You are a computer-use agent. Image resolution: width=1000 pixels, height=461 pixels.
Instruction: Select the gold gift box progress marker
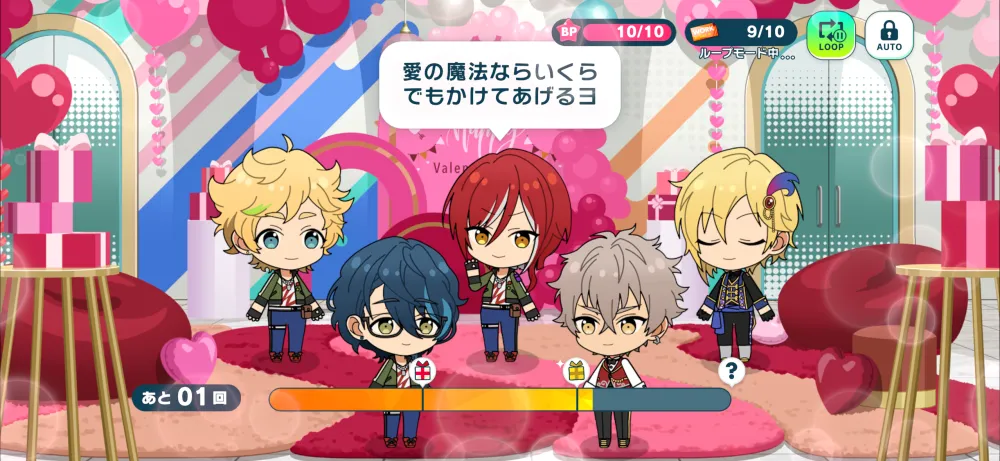[576, 372]
